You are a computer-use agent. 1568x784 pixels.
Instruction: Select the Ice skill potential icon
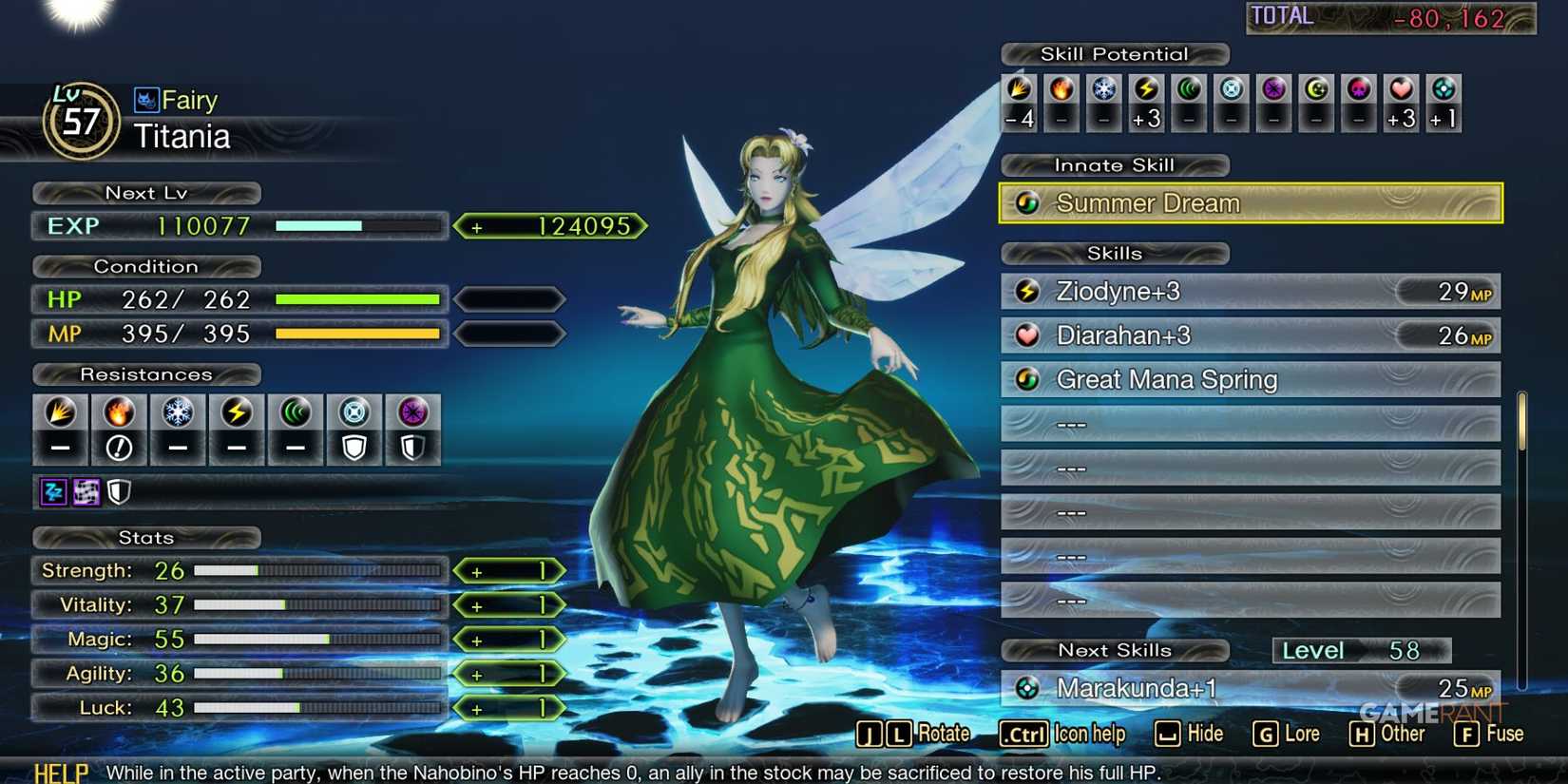point(1102,92)
